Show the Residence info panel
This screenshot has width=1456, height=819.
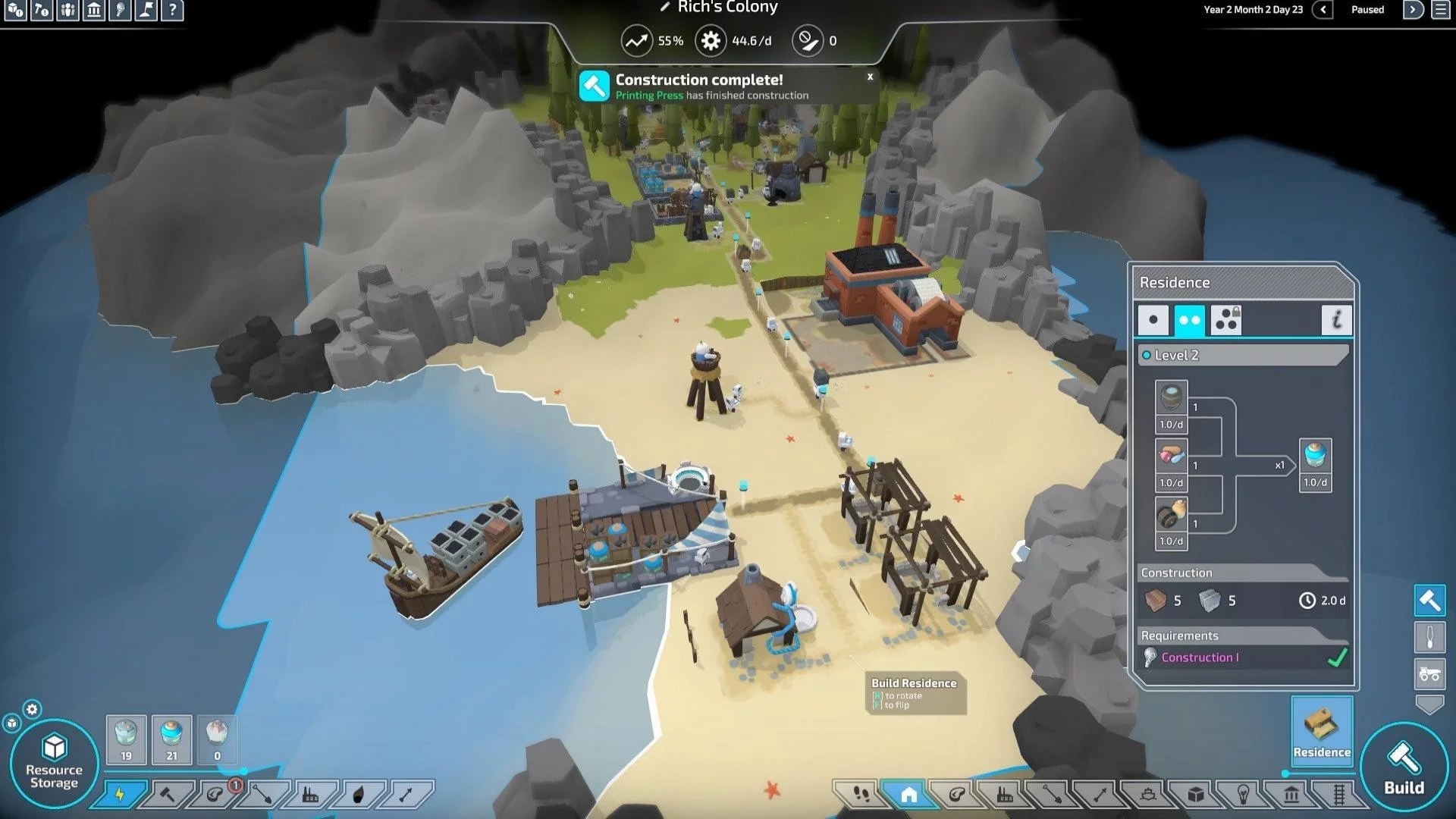[x=1336, y=320]
